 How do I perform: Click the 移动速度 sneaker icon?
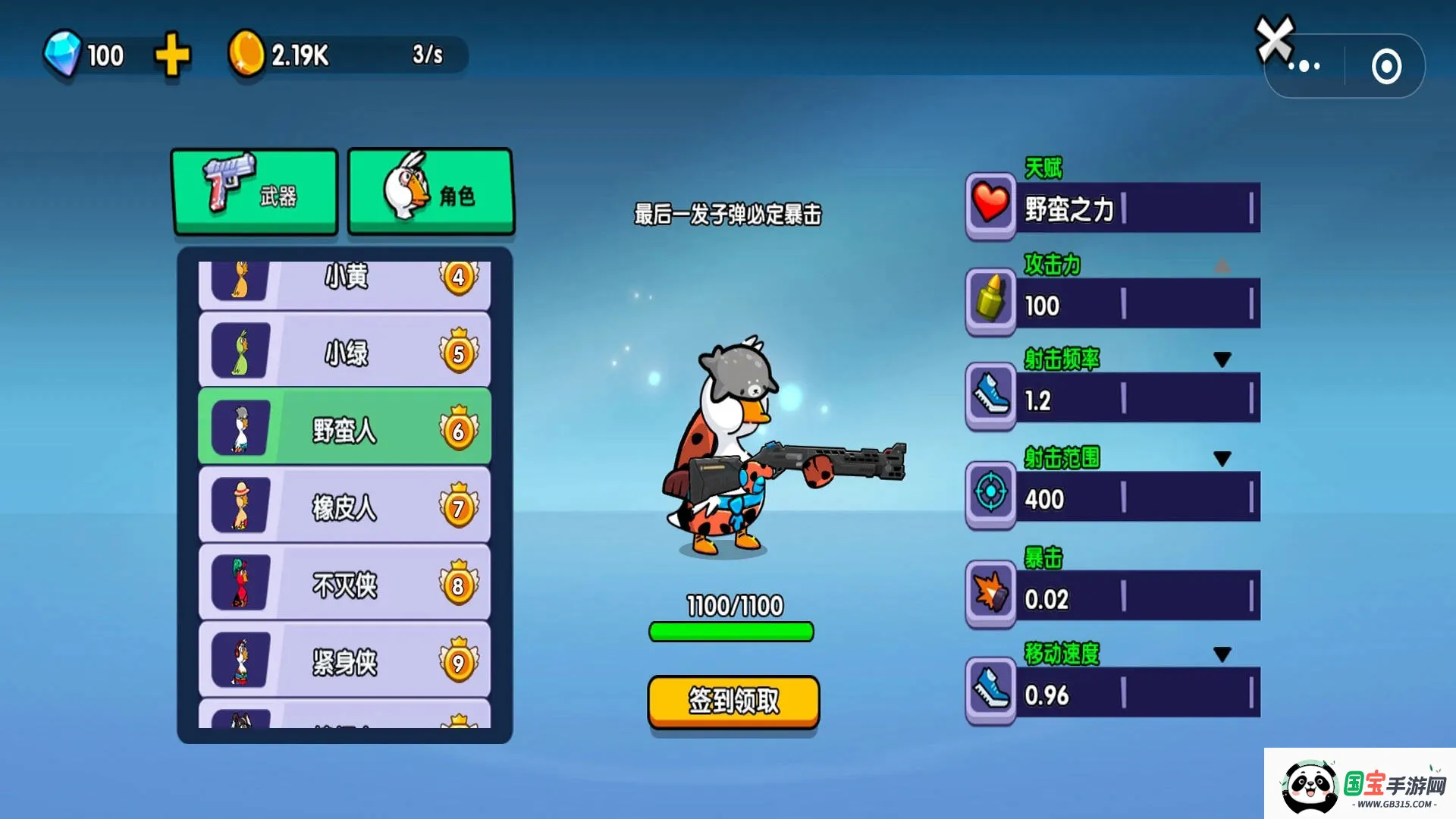click(990, 690)
